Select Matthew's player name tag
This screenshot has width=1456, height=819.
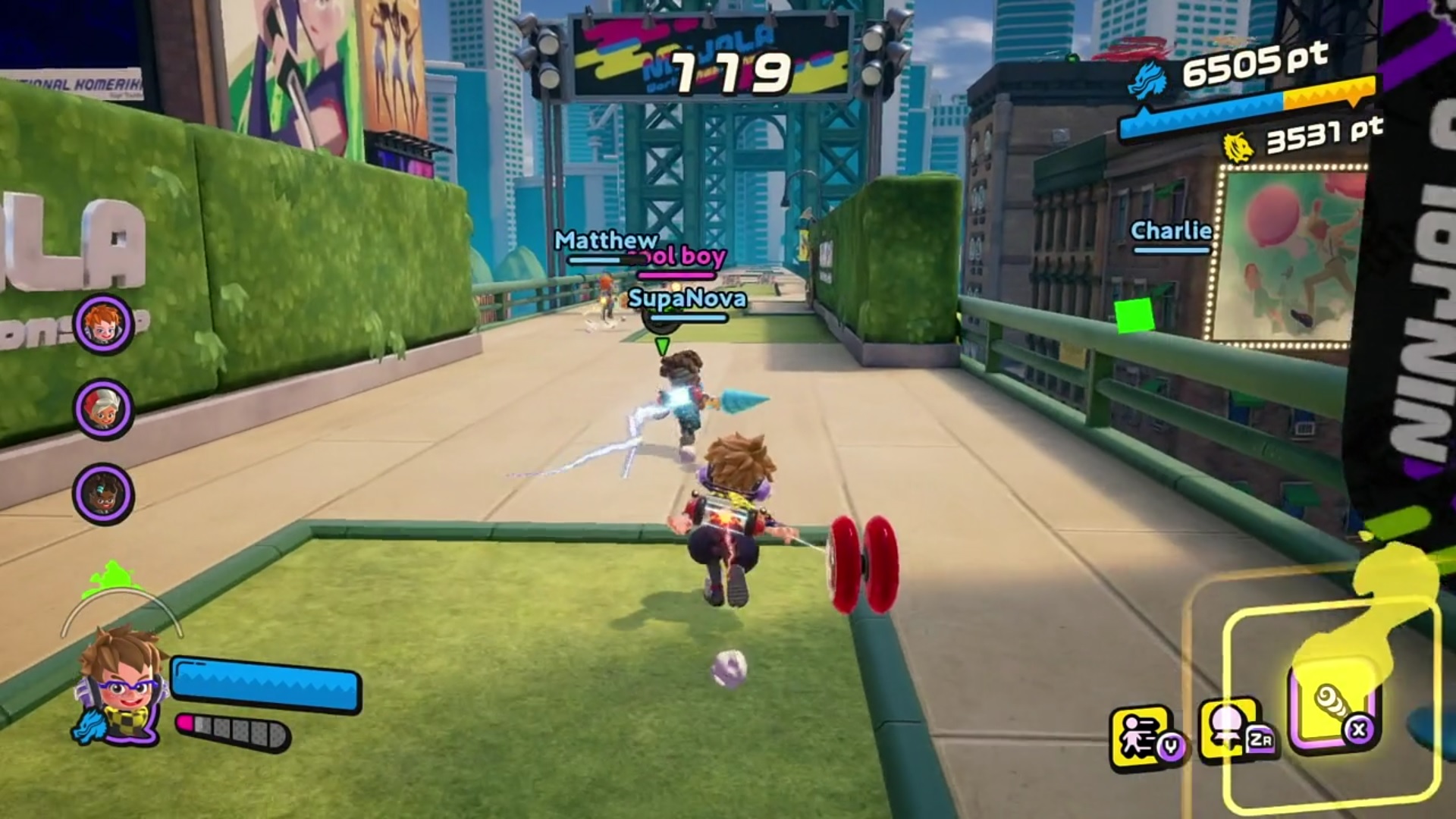(x=605, y=240)
